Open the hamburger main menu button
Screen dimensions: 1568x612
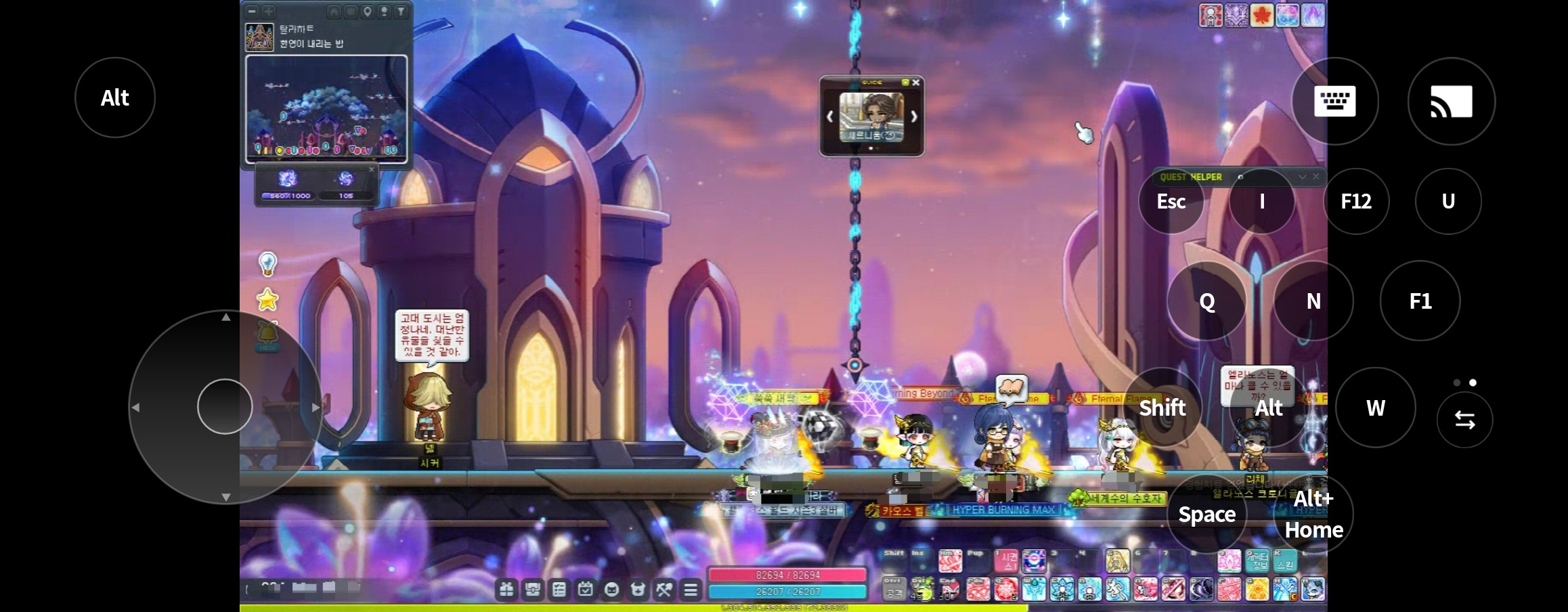point(691,590)
